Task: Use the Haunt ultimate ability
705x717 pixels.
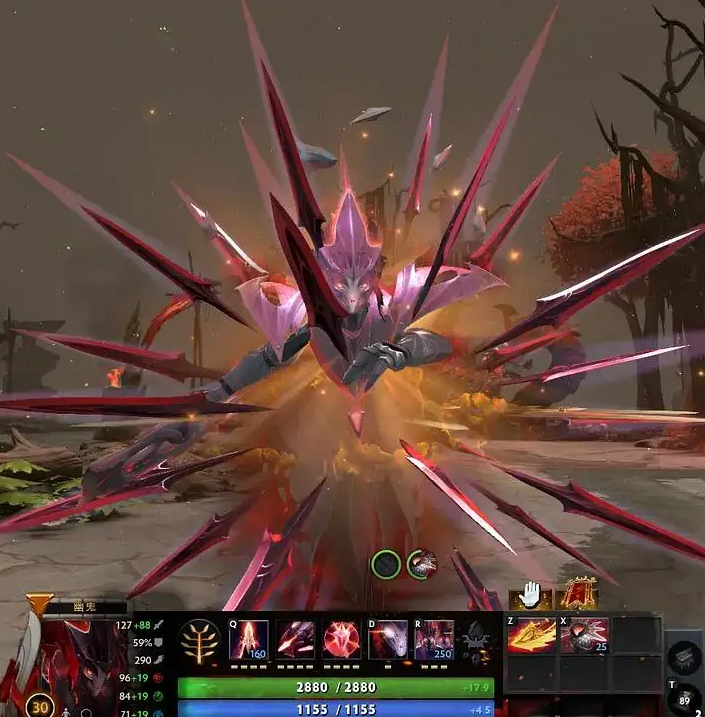Action: [x=434, y=639]
